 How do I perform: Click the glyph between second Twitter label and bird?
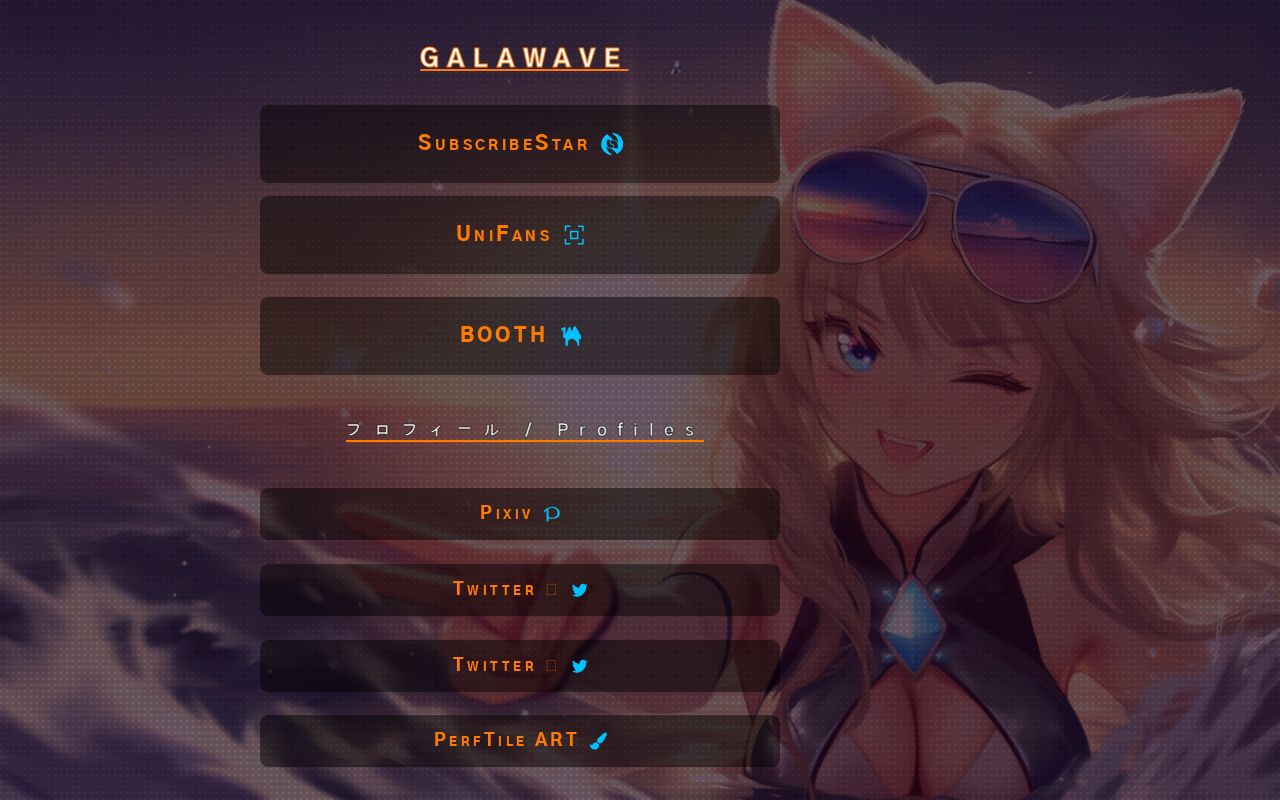(551, 665)
